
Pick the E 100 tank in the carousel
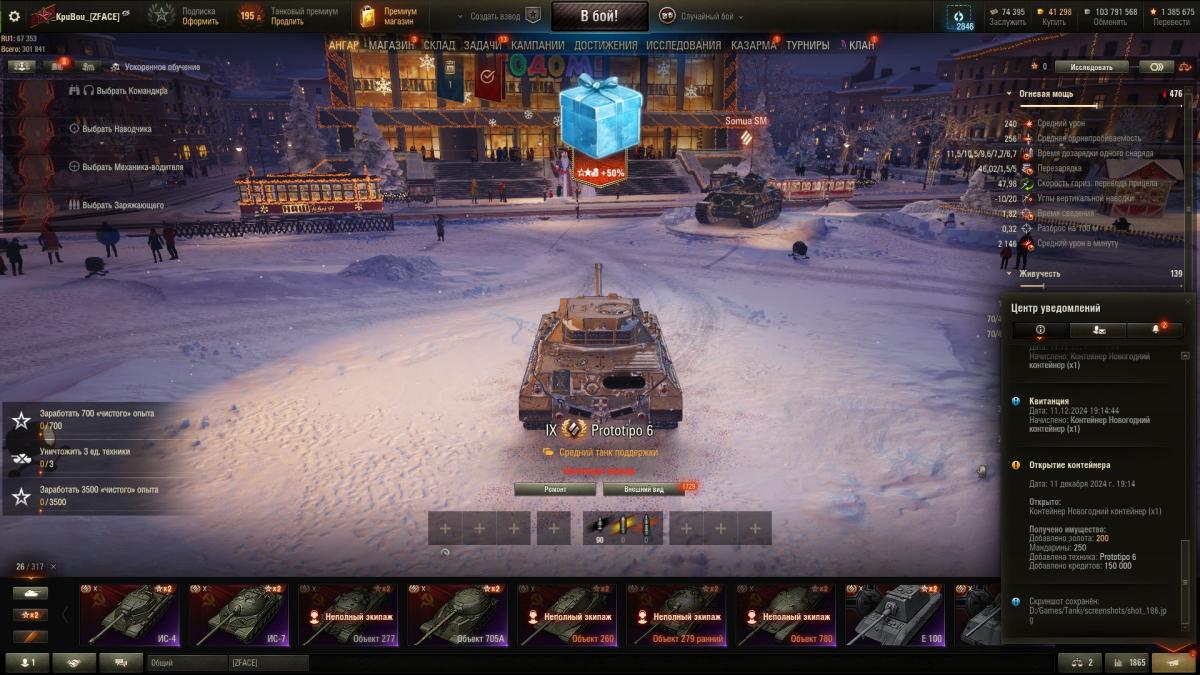tap(893, 615)
